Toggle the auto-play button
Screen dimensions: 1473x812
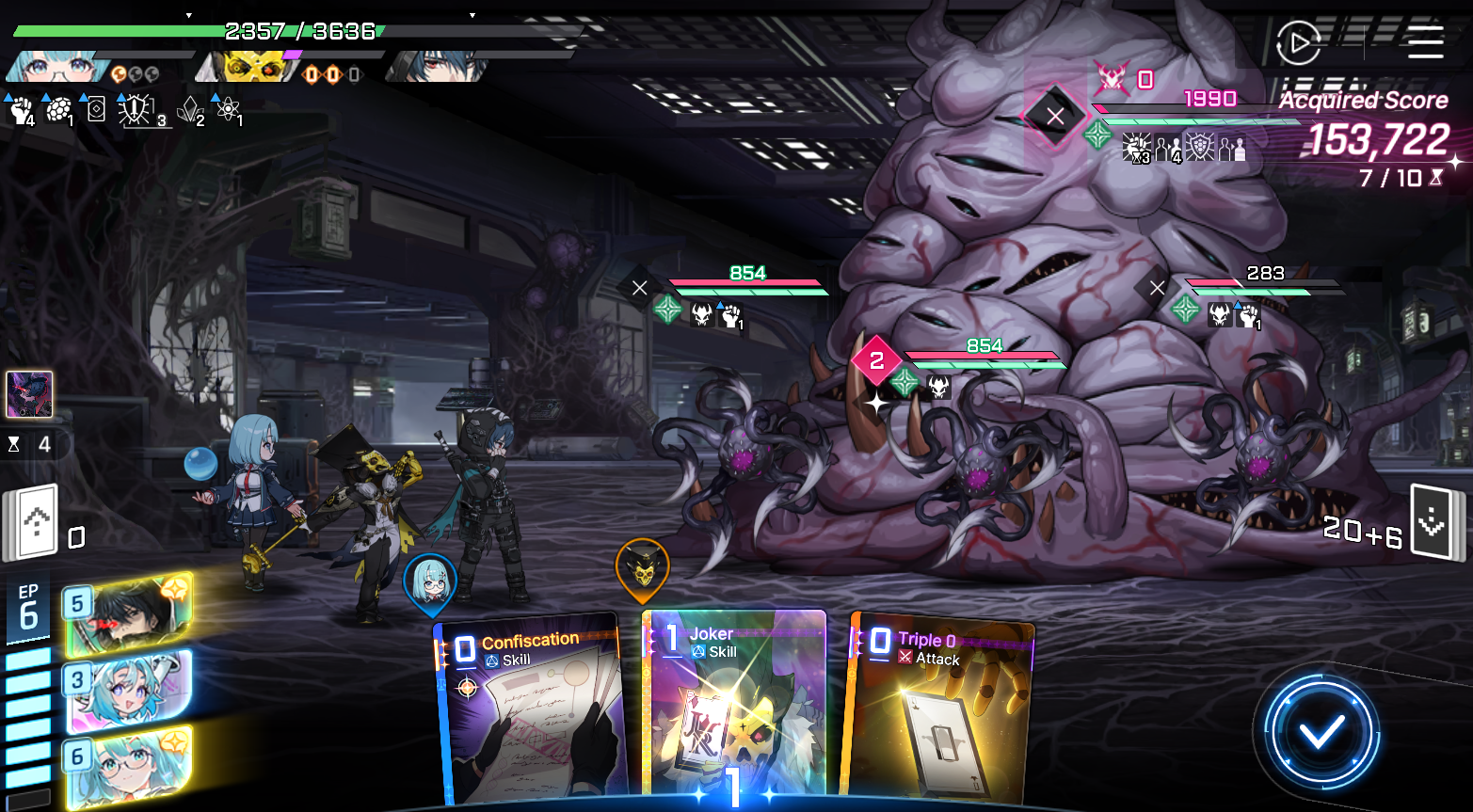pyautogui.click(x=1299, y=42)
